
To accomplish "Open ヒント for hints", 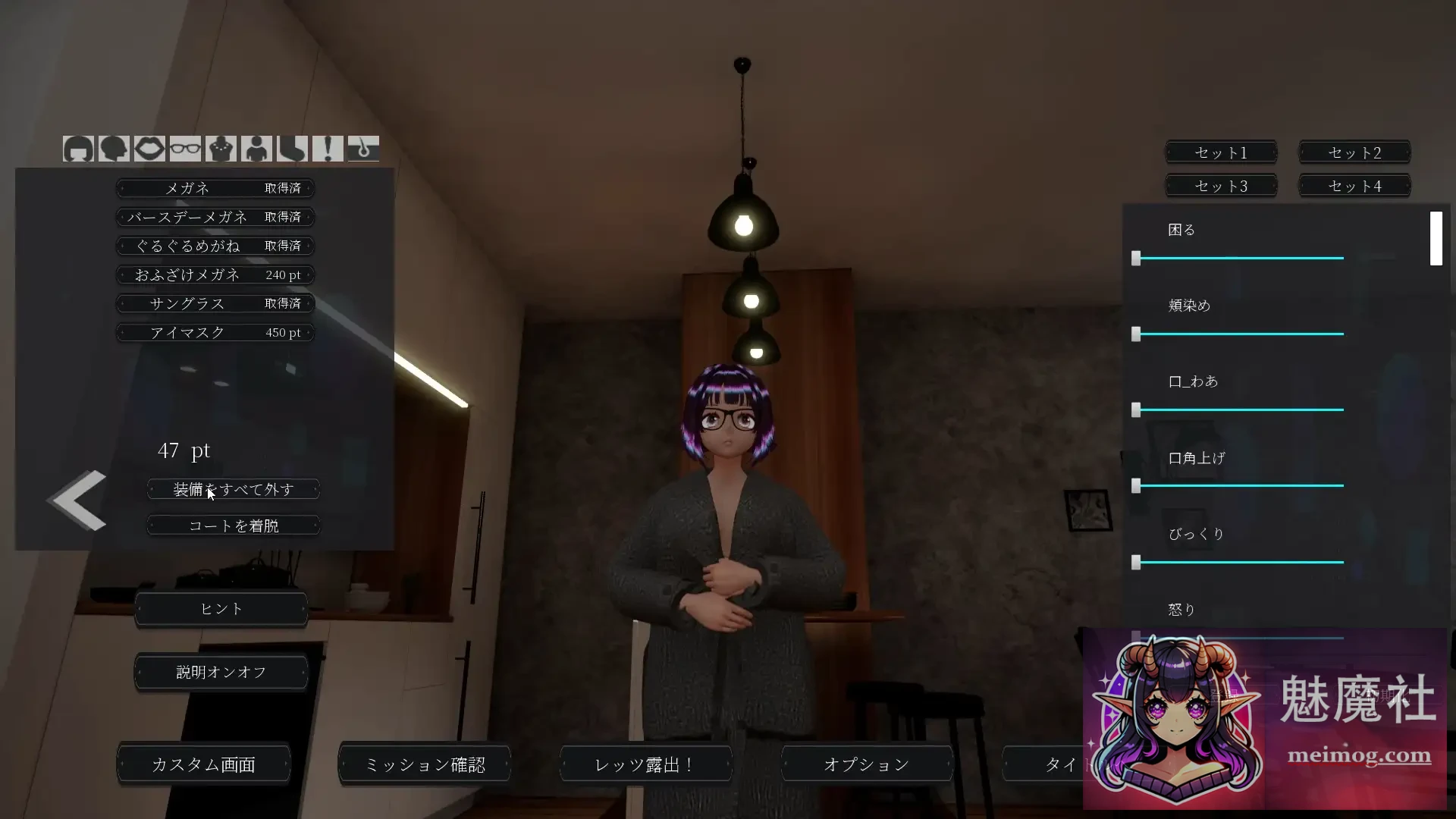I will [221, 609].
